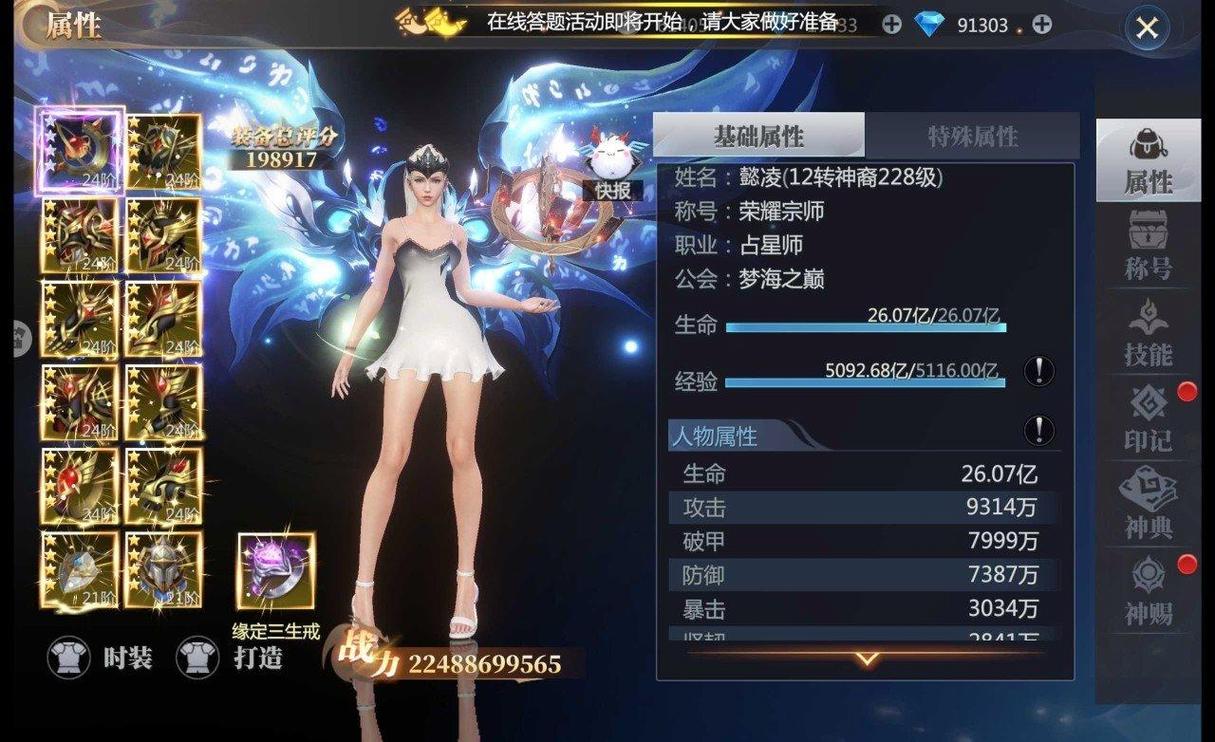
Task: Select the silver helmet equipment slot
Action: 164,569
